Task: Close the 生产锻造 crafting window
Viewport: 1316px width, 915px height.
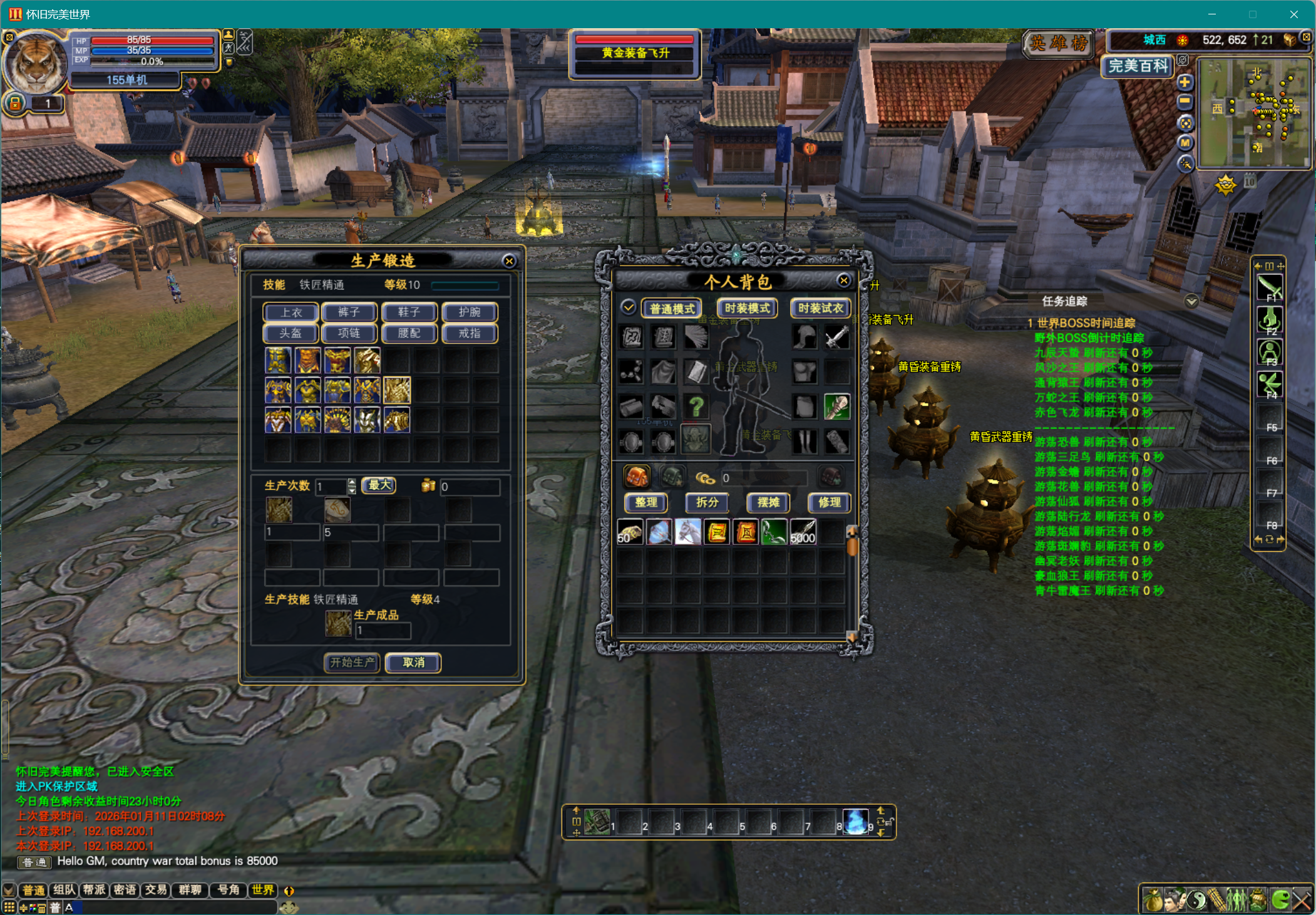Action: click(x=509, y=261)
